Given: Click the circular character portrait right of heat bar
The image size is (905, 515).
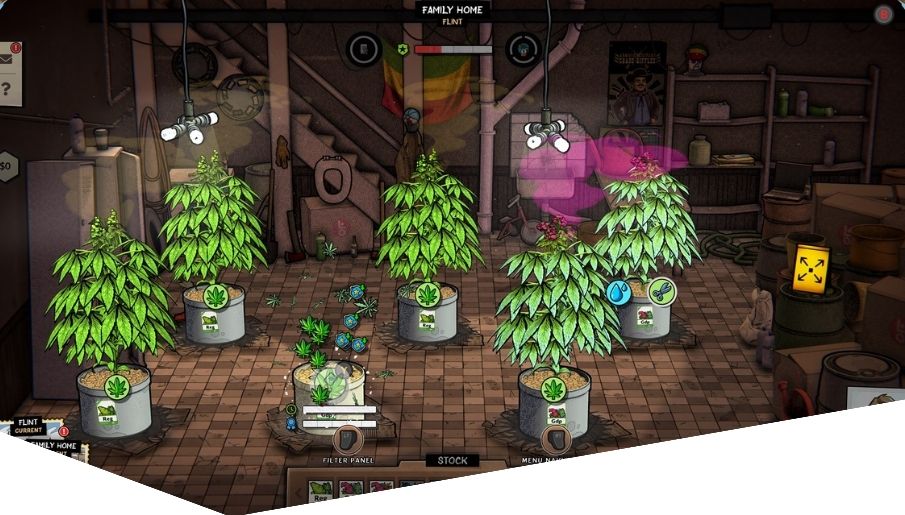Looking at the screenshot, I should pos(523,48).
